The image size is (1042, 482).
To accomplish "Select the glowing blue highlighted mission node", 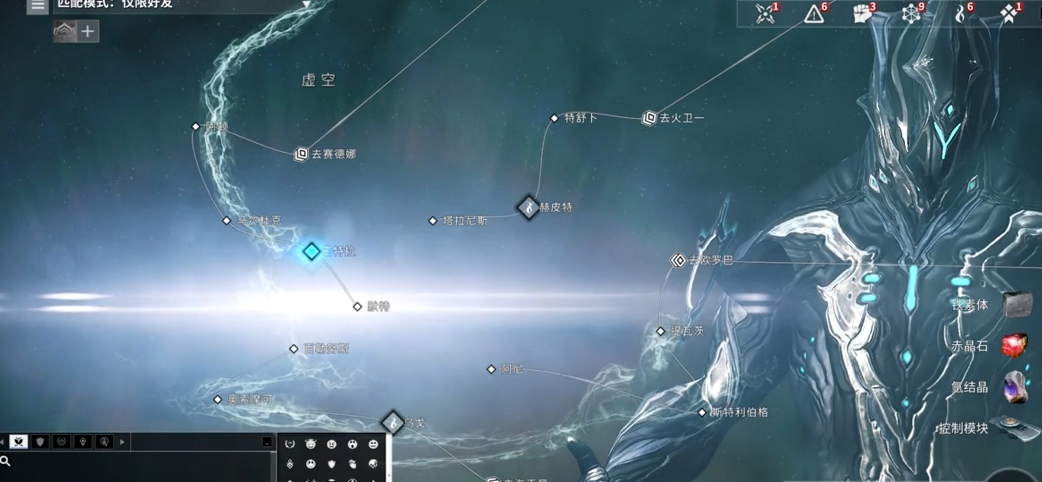I will 312,251.
